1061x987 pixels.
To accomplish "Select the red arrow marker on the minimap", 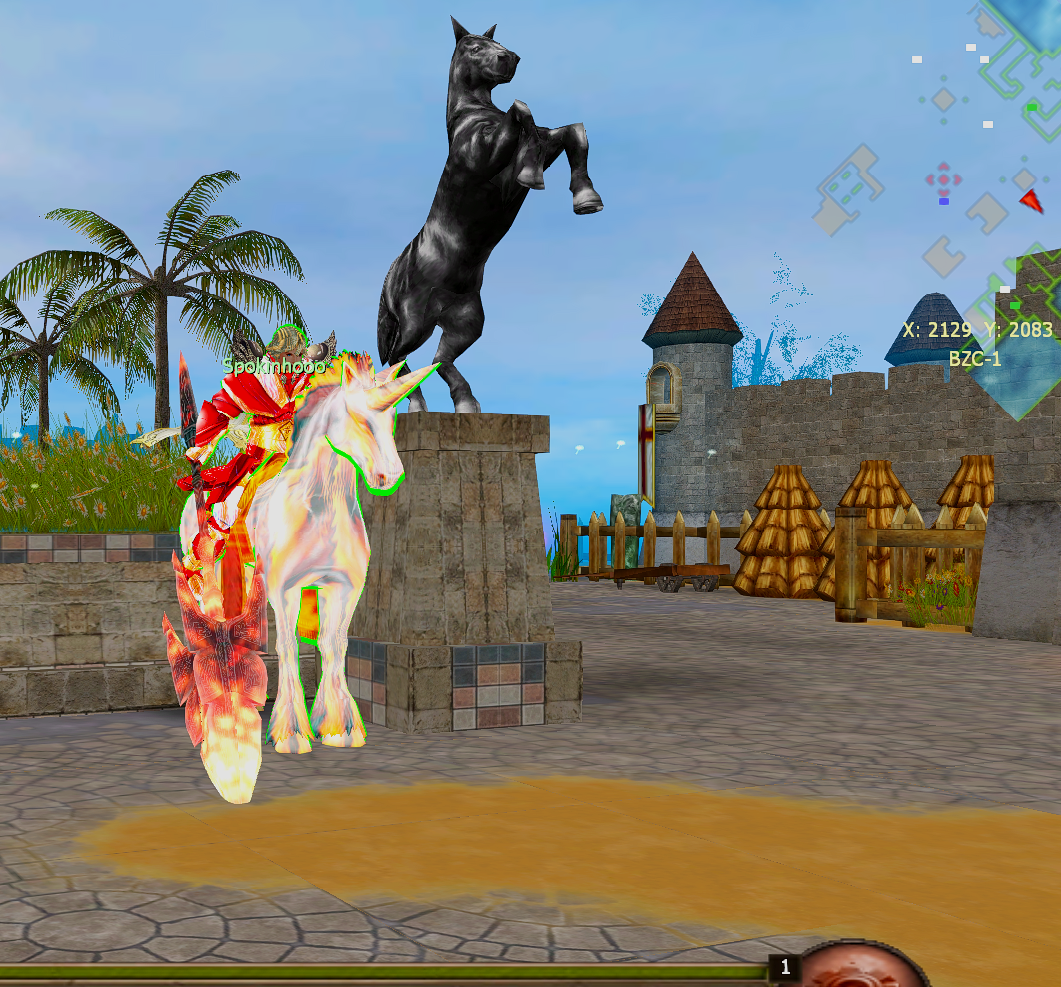I will [1031, 200].
